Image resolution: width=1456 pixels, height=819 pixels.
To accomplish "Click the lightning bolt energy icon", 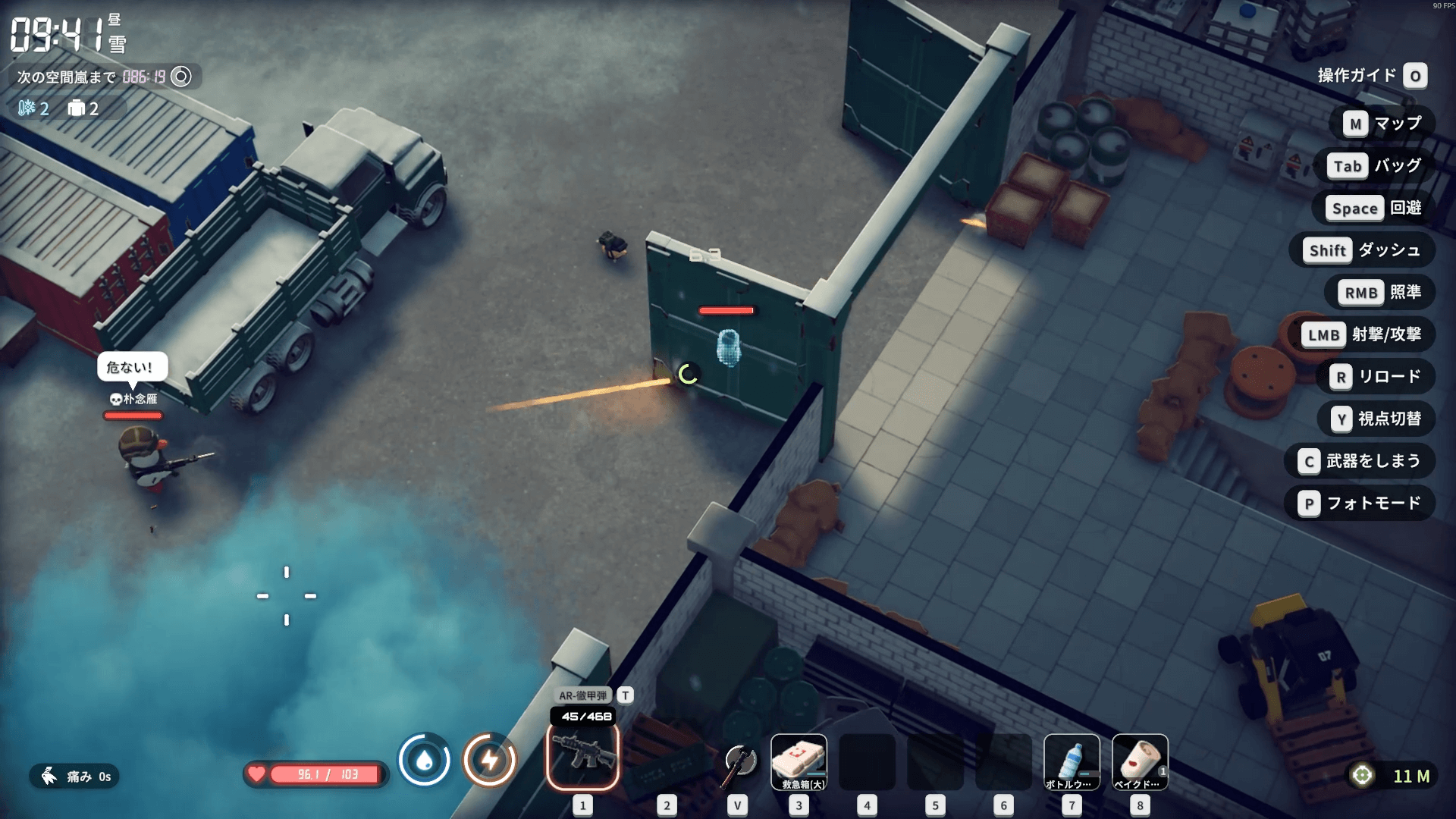I will pyautogui.click(x=490, y=759).
